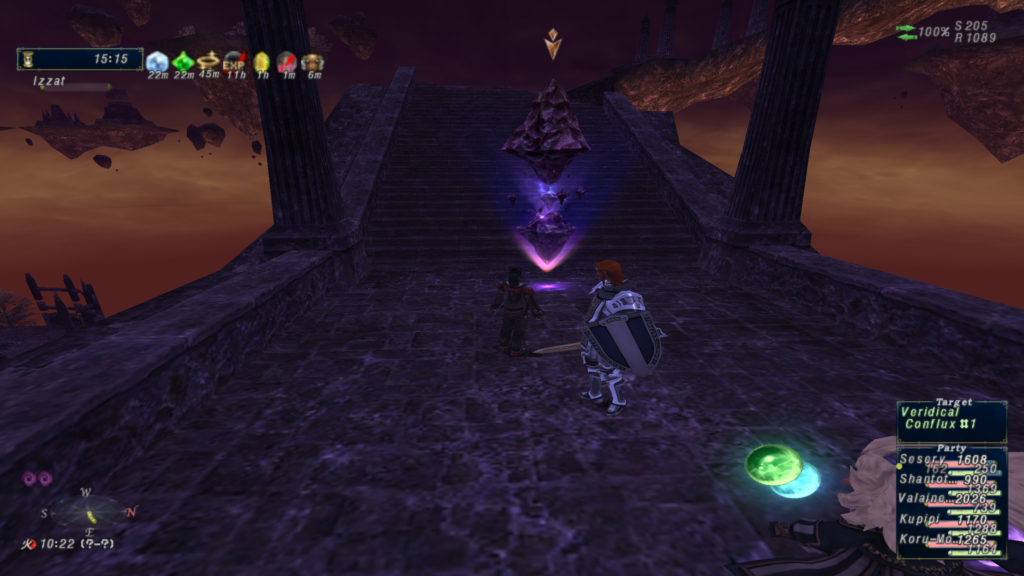The height and width of the screenshot is (576, 1024).
Task: Click the brown 6m status effect icon
Action: [312, 62]
